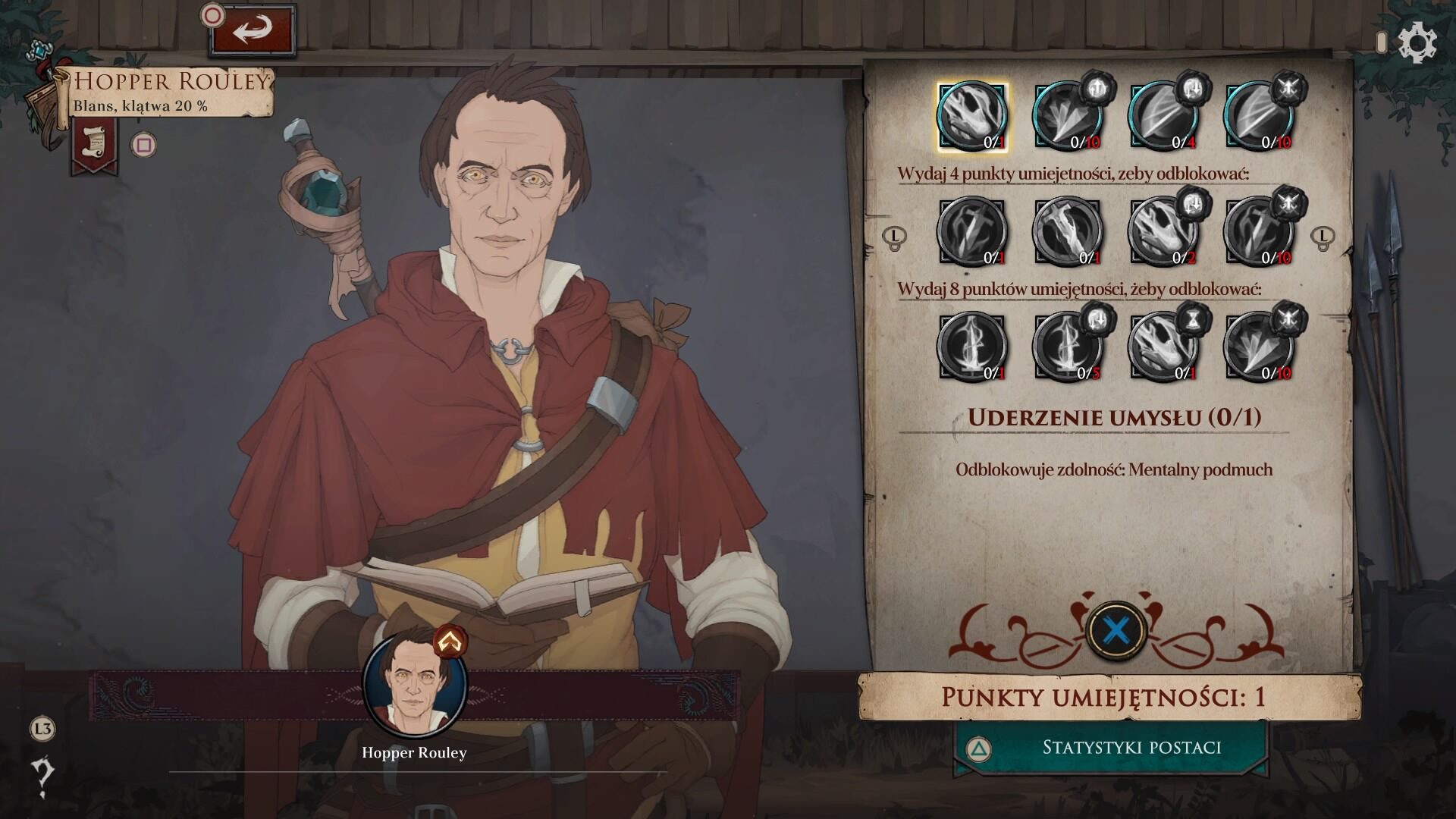This screenshot has width=1456, height=819.
Task: Select the slash skill showing 0/4
Action: click(x=1163, y=117)
